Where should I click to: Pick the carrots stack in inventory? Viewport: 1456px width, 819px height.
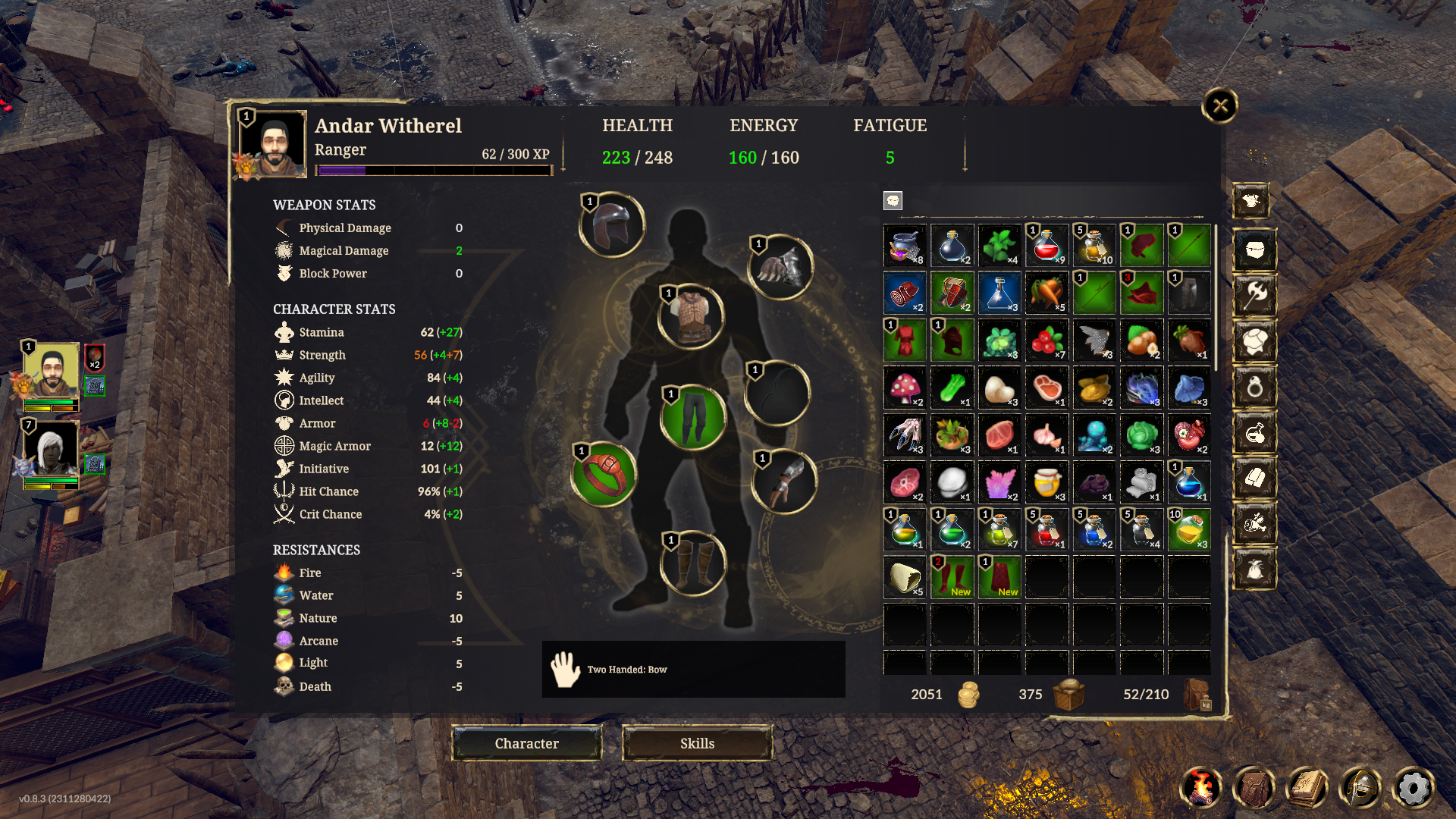click(x=1046, y=293)
